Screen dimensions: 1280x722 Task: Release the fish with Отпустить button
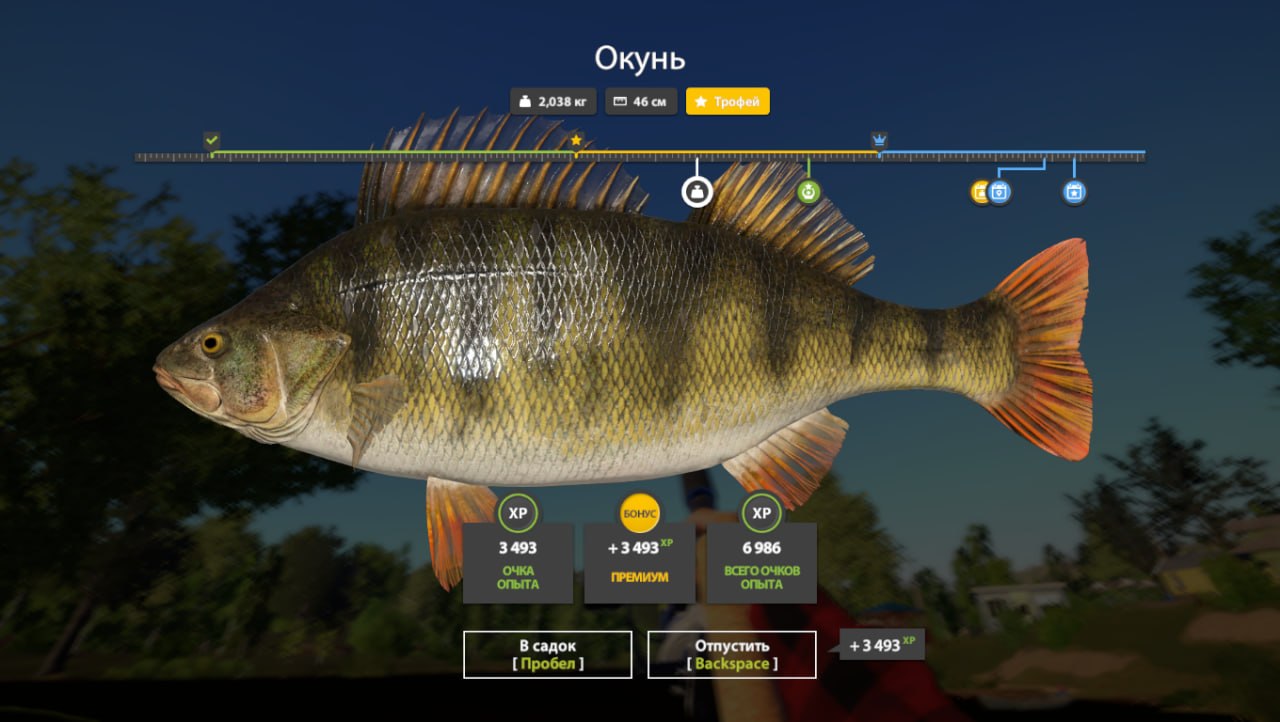(731, 654)
